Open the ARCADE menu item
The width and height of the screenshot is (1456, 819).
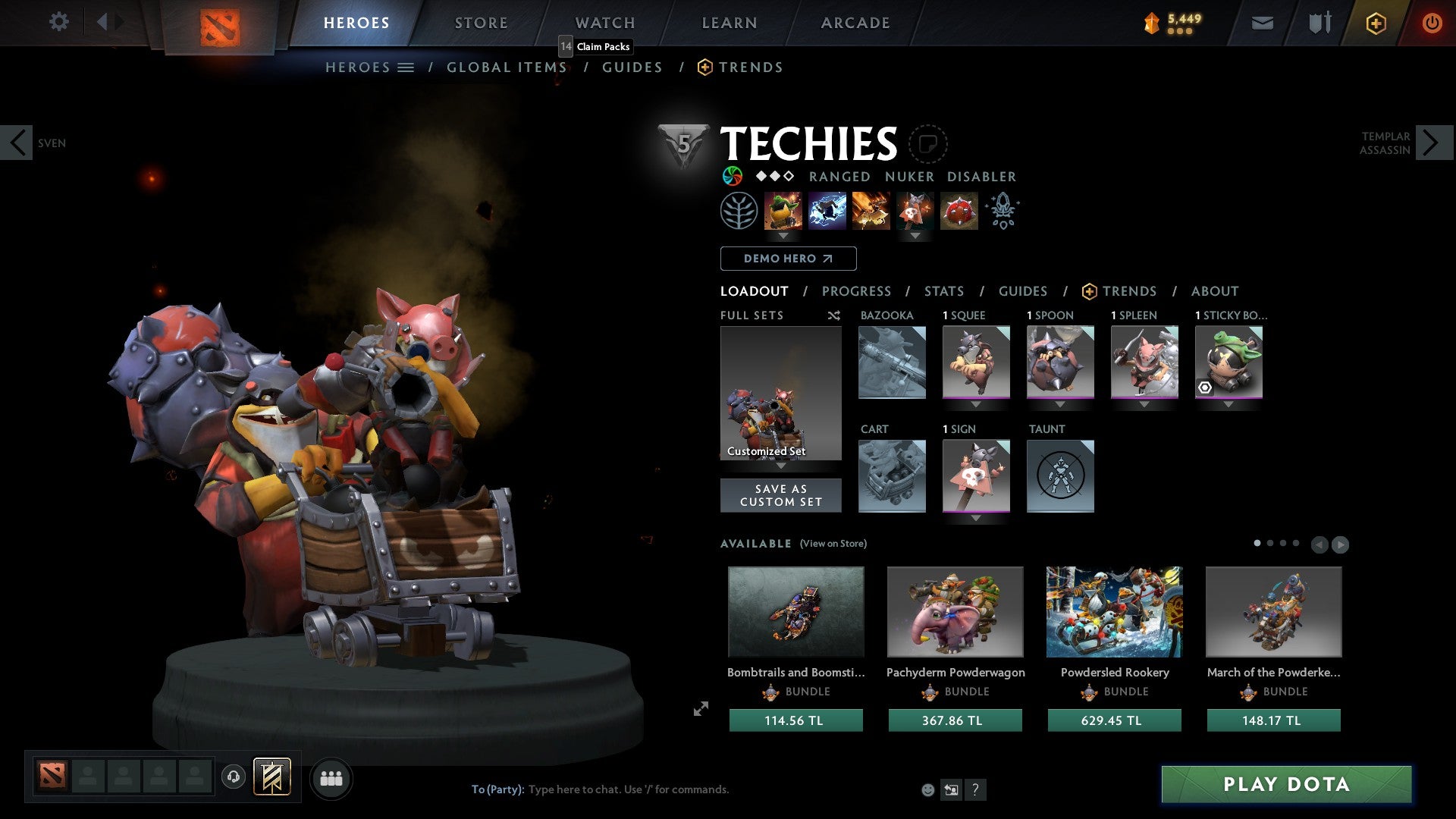point(855,23)
